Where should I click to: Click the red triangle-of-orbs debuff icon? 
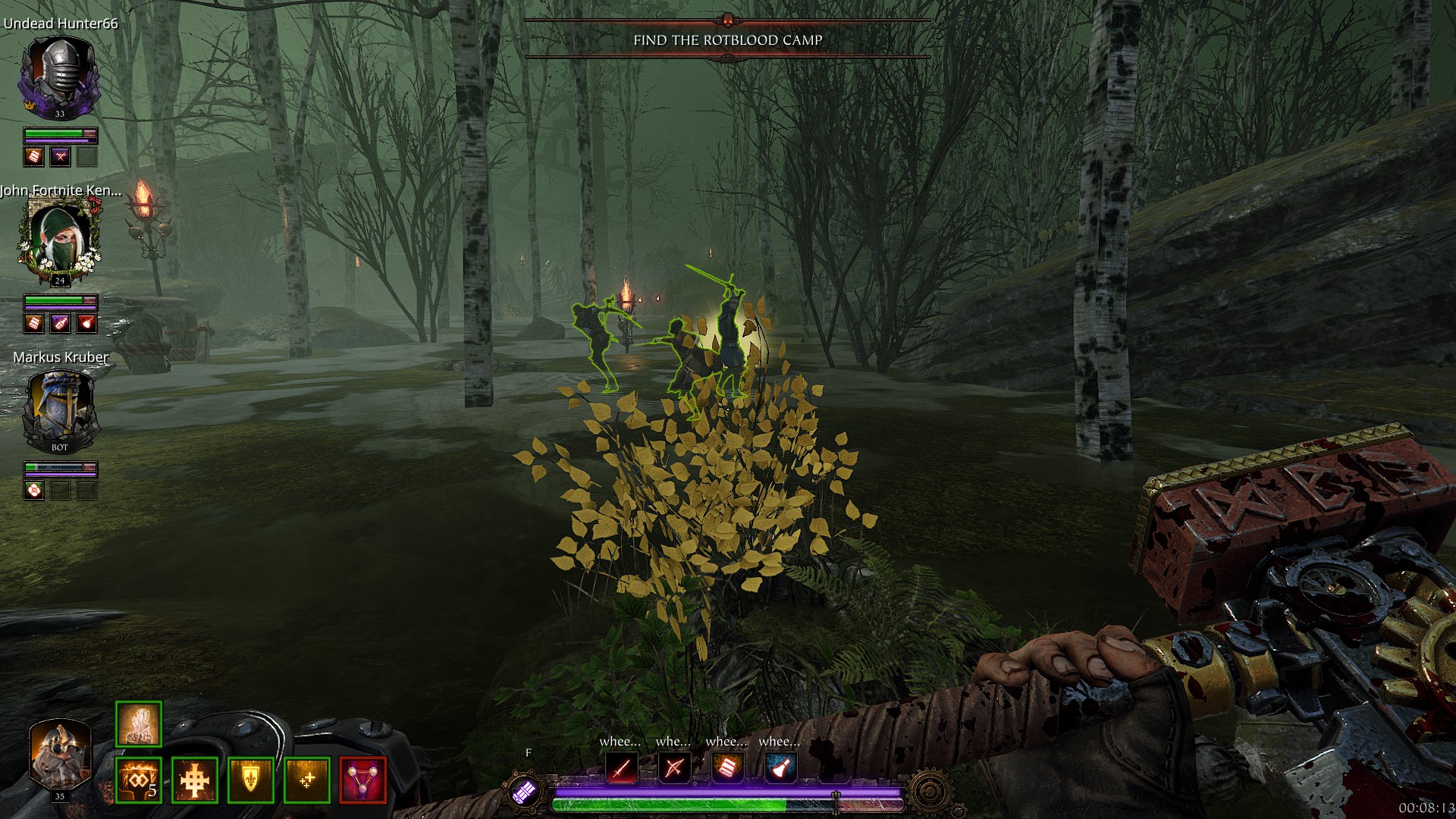point(363,780)
